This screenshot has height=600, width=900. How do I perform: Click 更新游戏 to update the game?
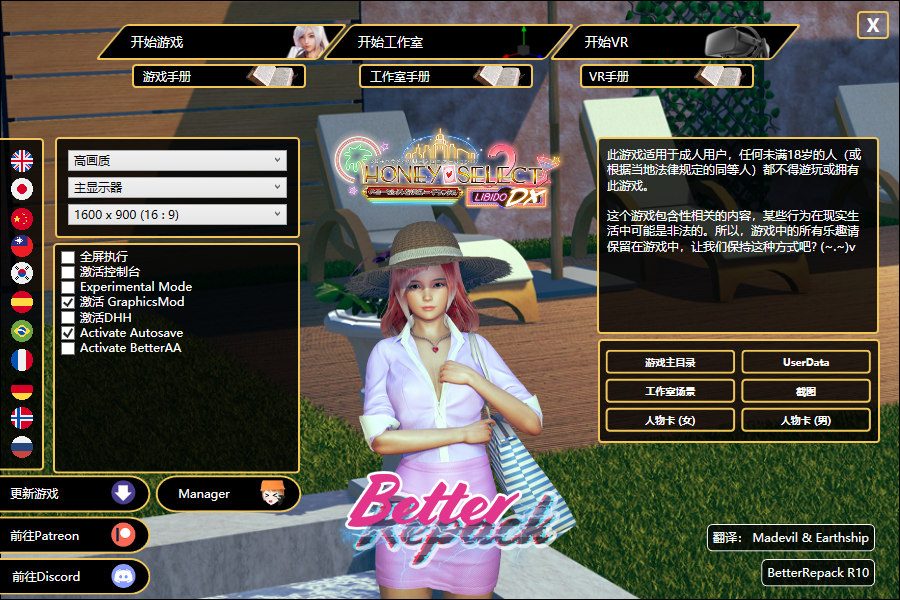click(75, 494)
